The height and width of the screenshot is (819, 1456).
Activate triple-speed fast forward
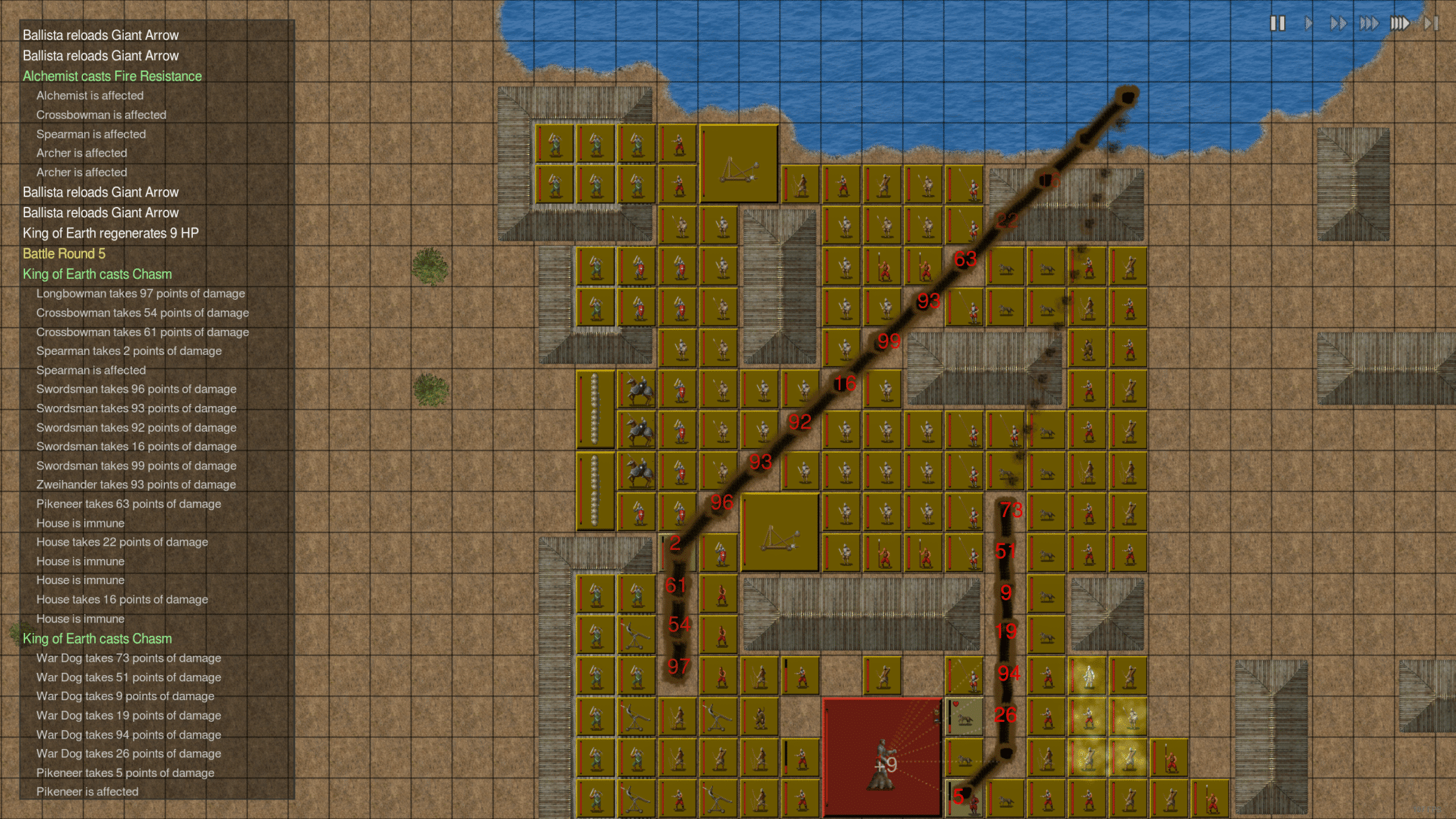[1369, 23]
